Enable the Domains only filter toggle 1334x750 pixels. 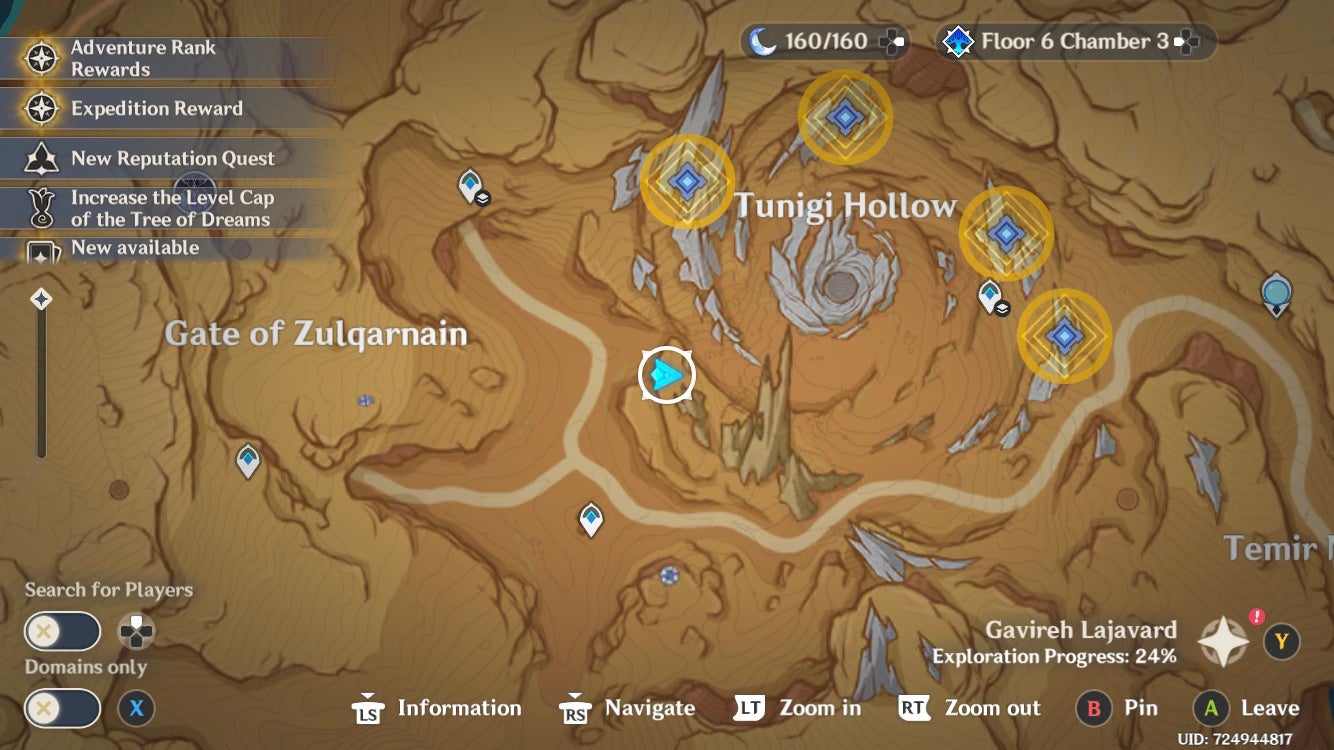coord(62,708)
